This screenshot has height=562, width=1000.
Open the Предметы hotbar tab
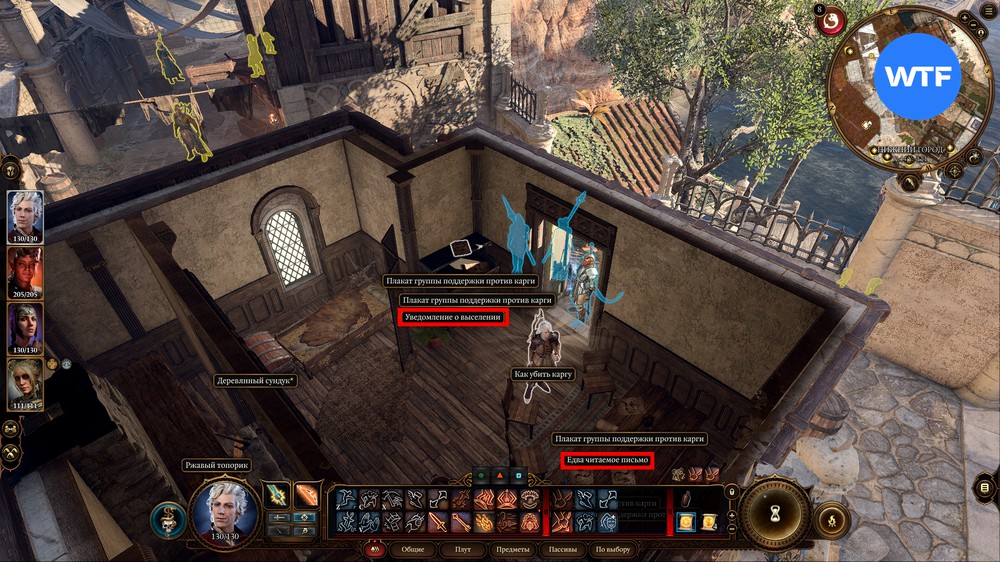[x=512, y=549]
